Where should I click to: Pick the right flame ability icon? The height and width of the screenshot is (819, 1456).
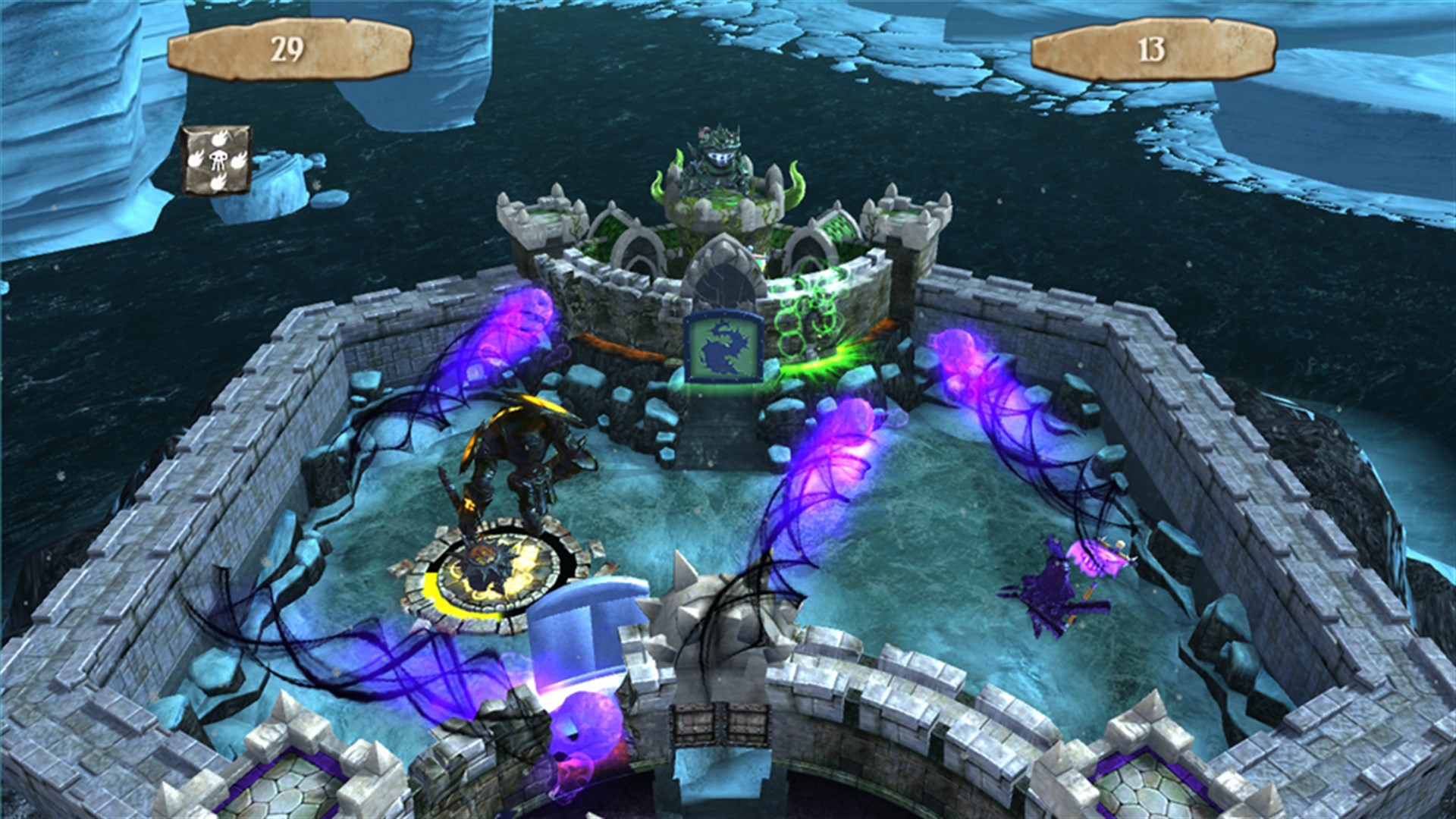tap(240, 160)
